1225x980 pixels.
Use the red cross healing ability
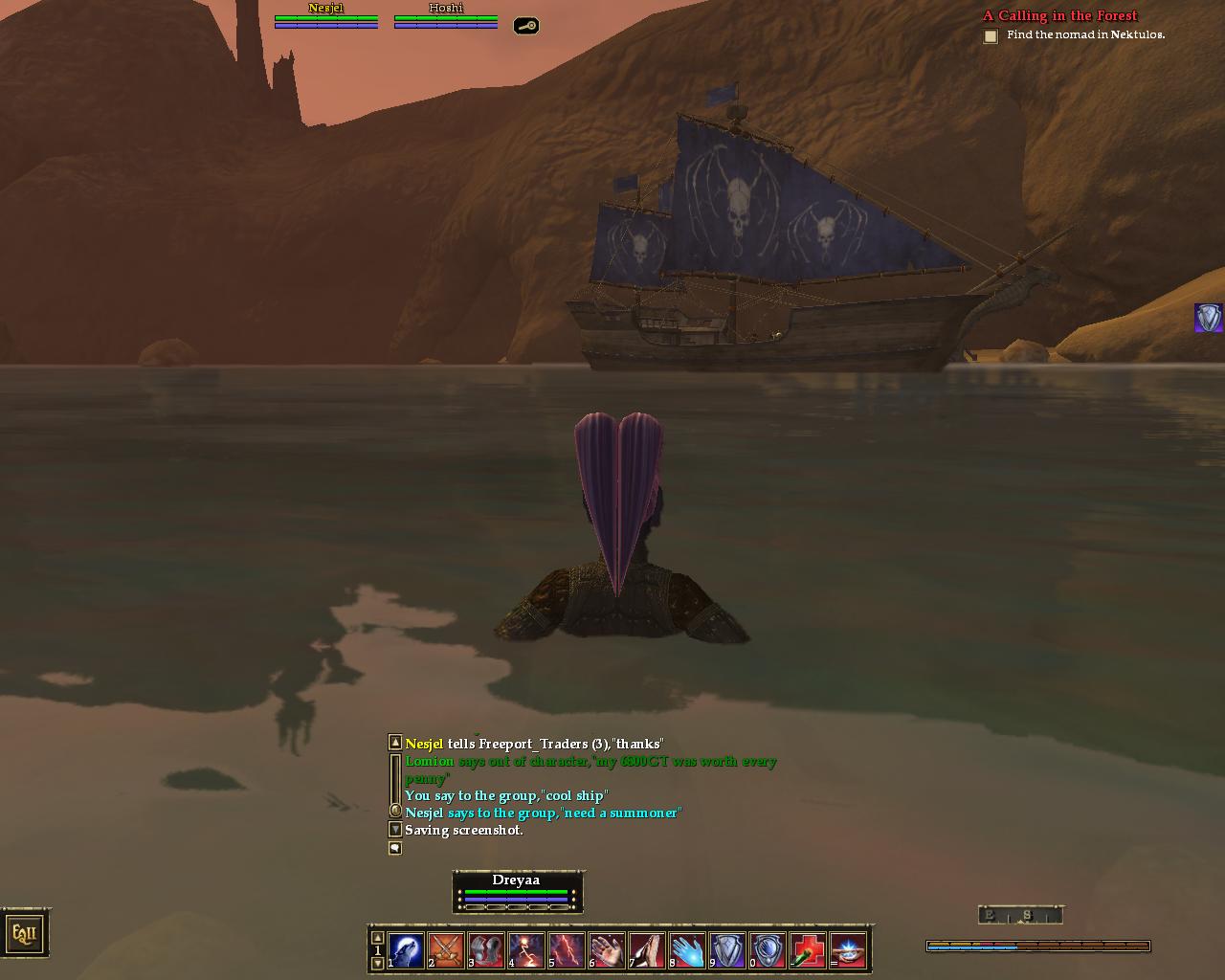809,951
